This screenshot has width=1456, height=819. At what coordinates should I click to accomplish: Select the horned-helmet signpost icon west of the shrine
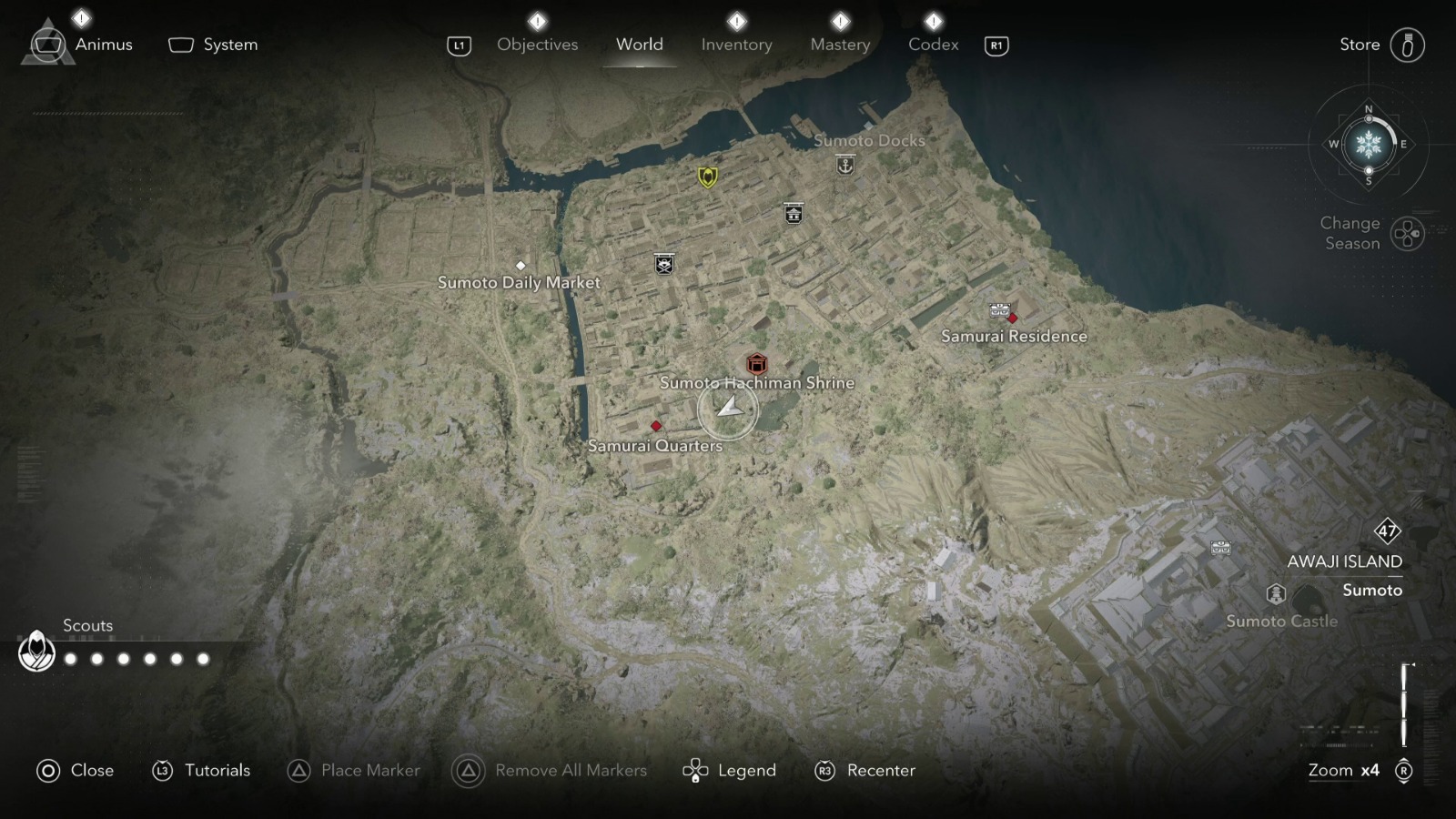[x=663, y=264]
